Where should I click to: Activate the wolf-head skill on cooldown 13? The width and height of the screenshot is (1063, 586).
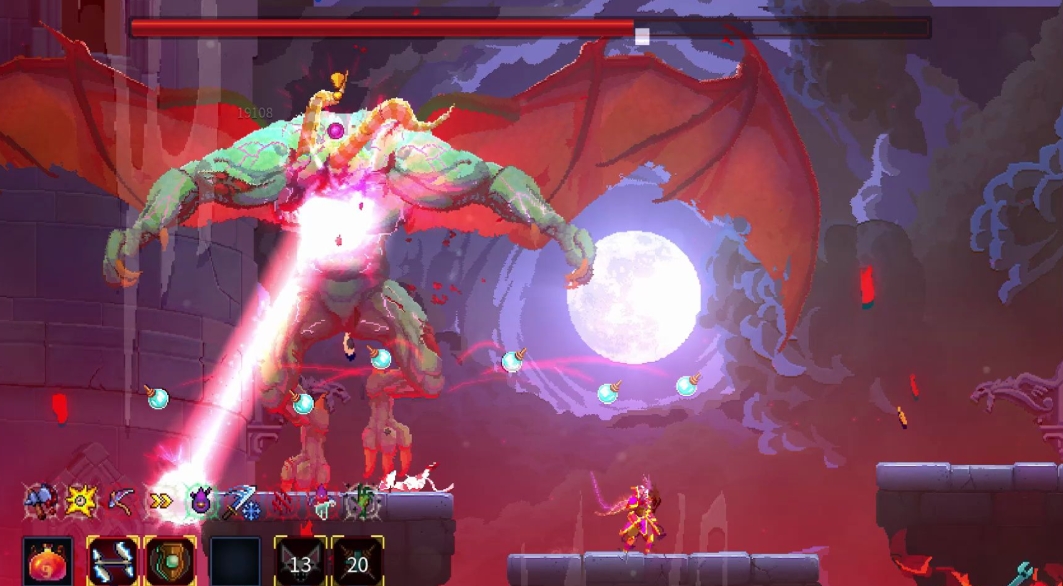[300, 563]
